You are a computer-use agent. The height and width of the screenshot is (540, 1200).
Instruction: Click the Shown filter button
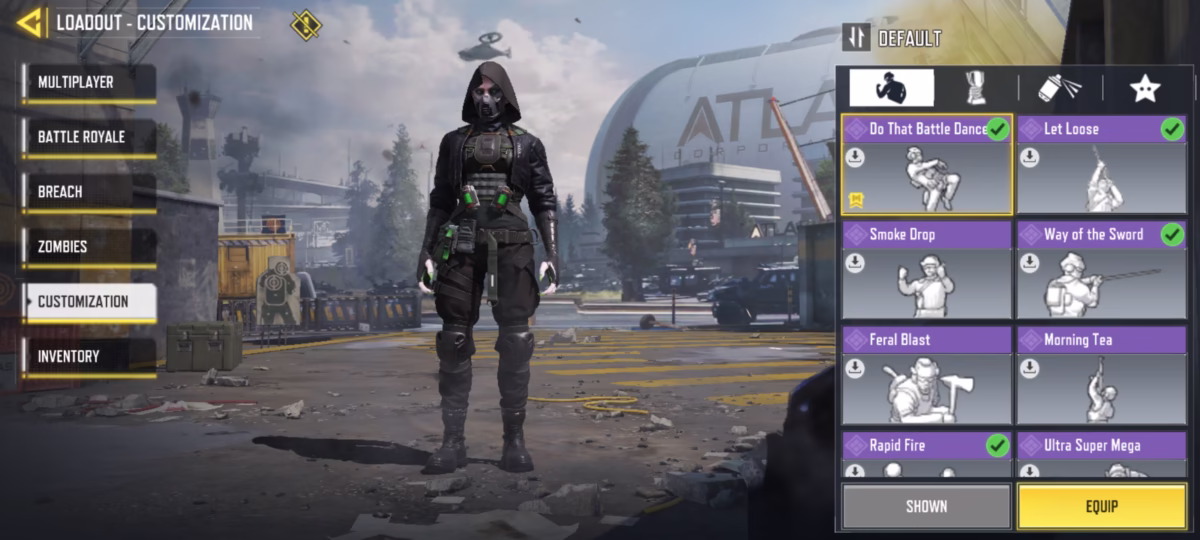pos(926,506)
